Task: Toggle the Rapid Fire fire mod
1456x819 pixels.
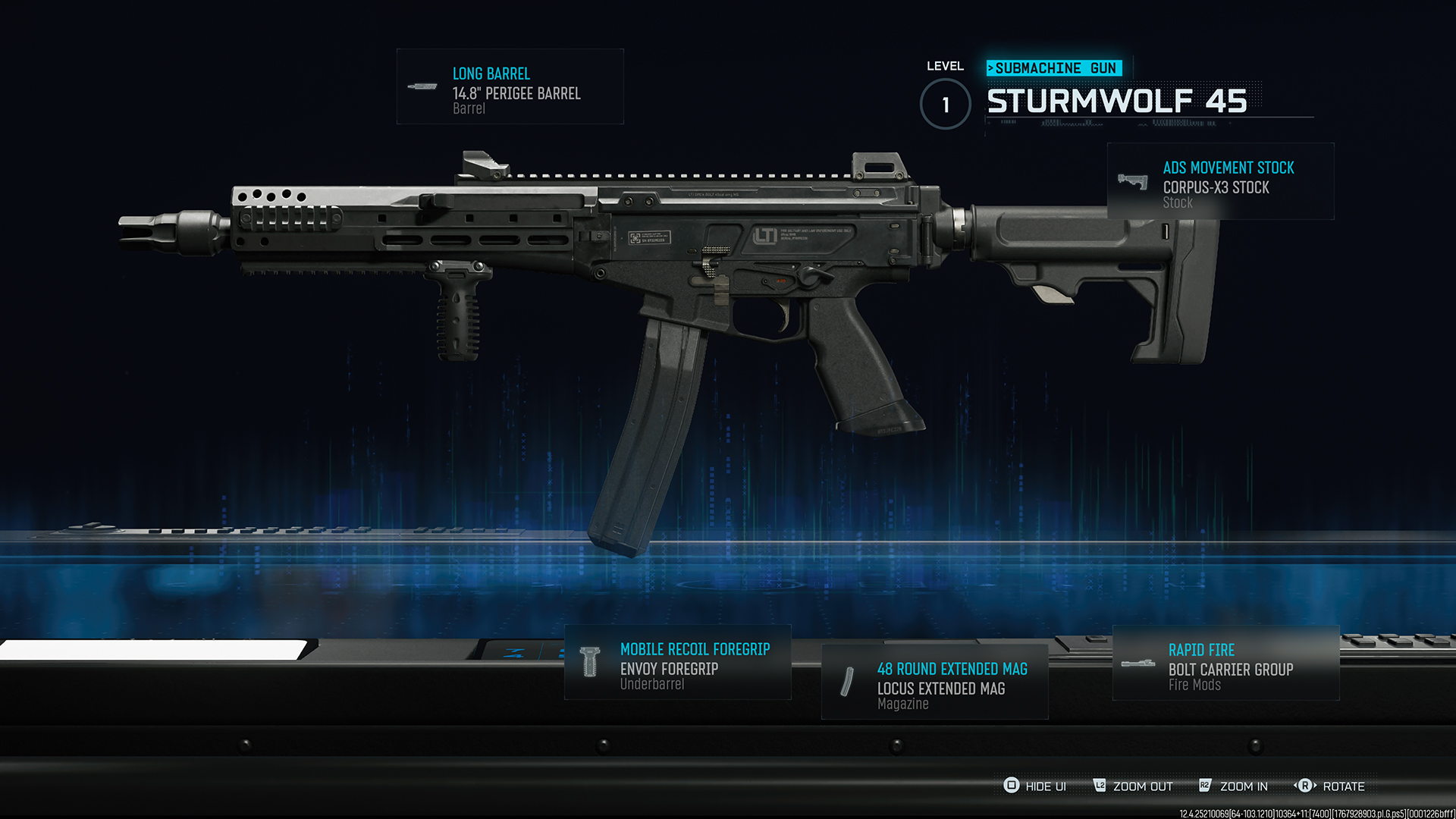Action: coord(1224,665)
